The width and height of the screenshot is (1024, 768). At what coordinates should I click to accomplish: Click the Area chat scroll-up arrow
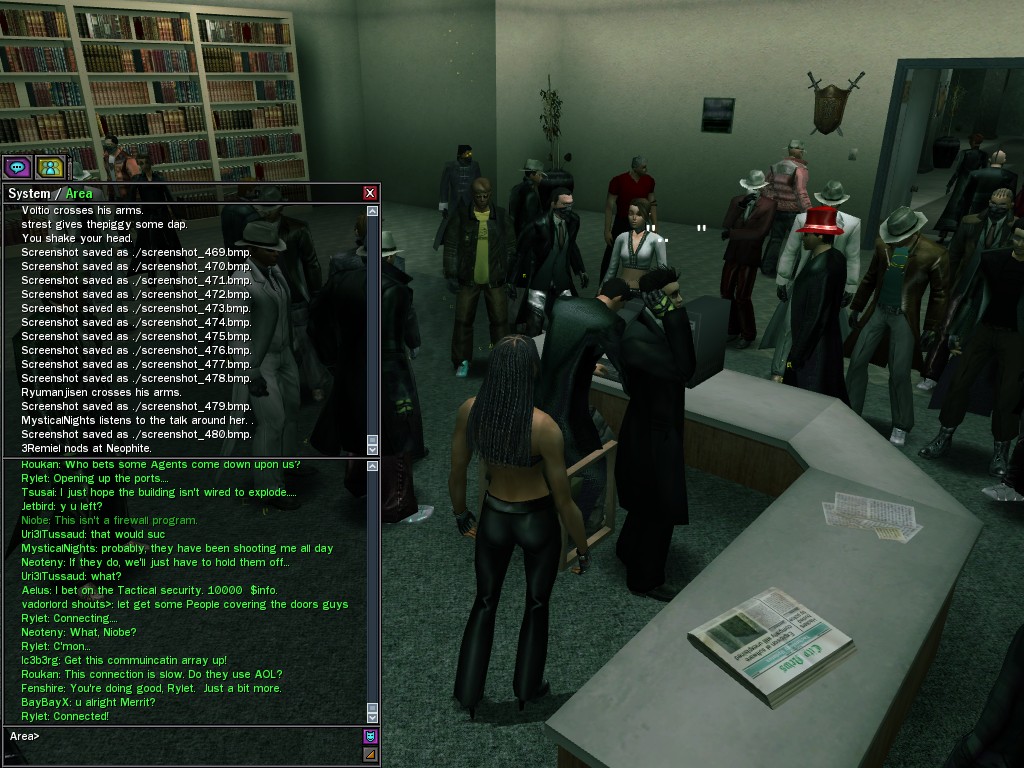tap(373, 467)
